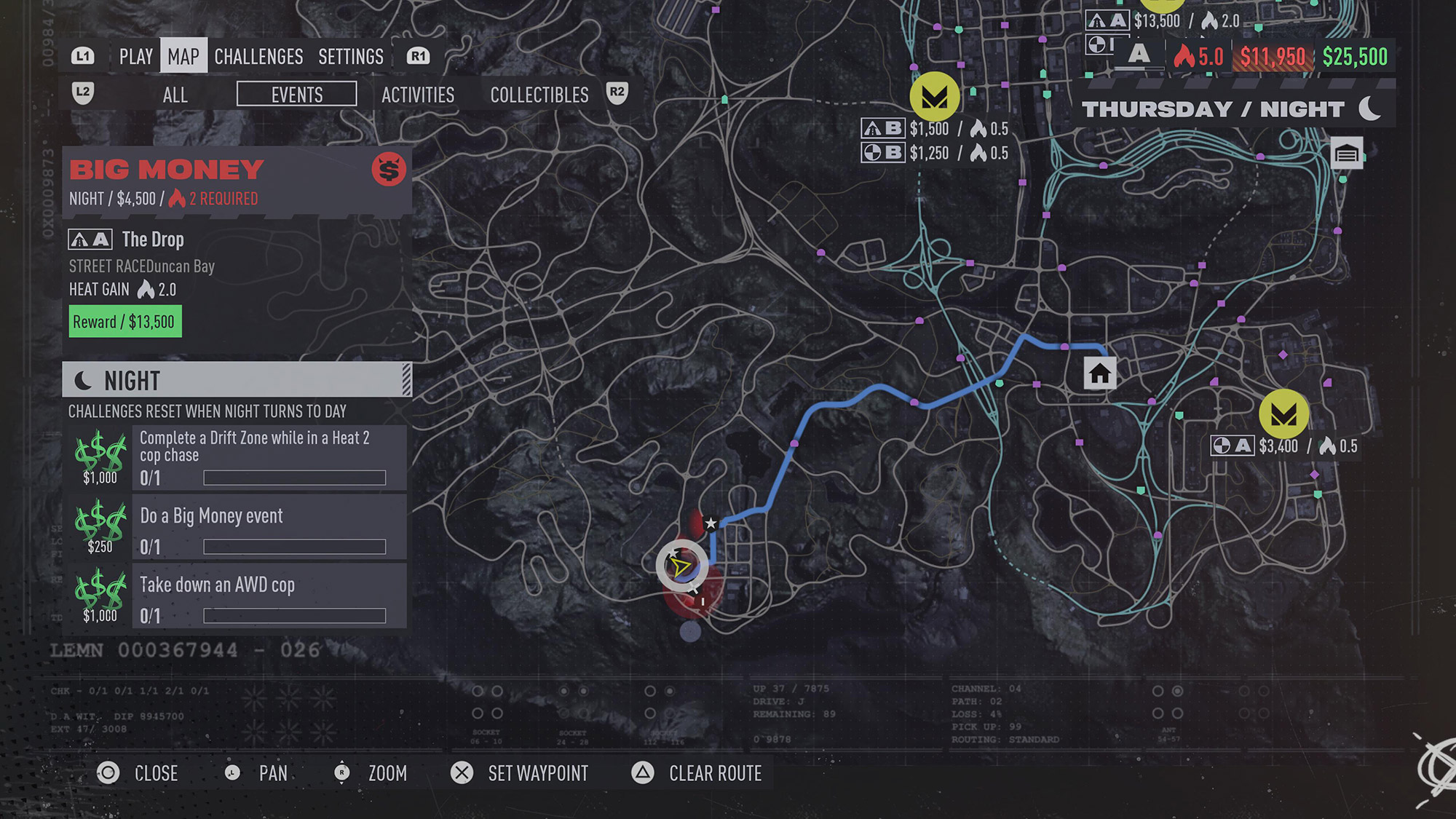Click the garage marker on the map
The image size is (1456, 819).
pyautogui.click(x=1347, y=154)
